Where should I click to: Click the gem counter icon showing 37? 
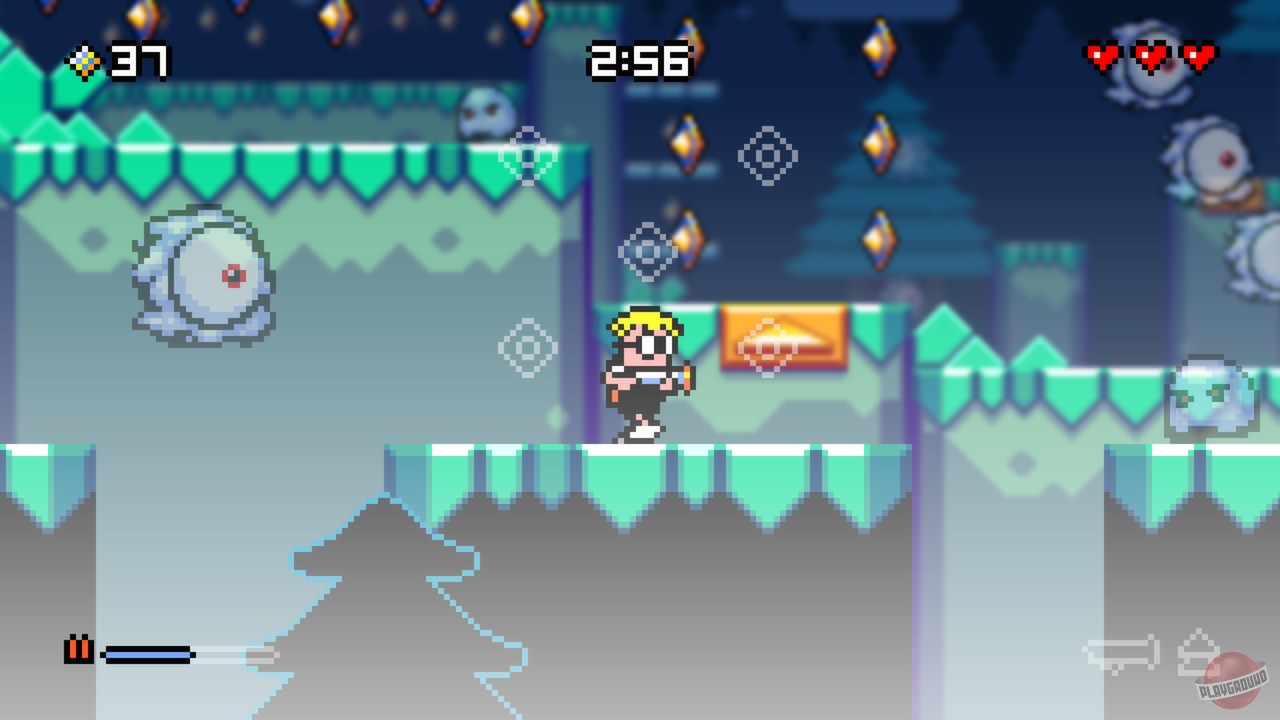[84, 62]
